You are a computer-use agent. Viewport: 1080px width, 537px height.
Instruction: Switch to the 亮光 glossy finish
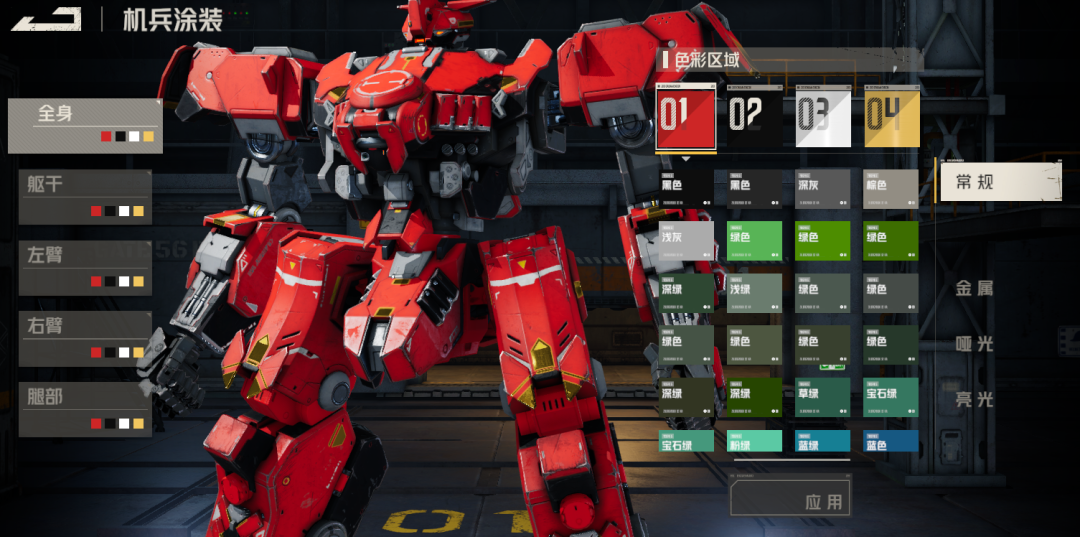pyautogui.click(x=975, y=400)
